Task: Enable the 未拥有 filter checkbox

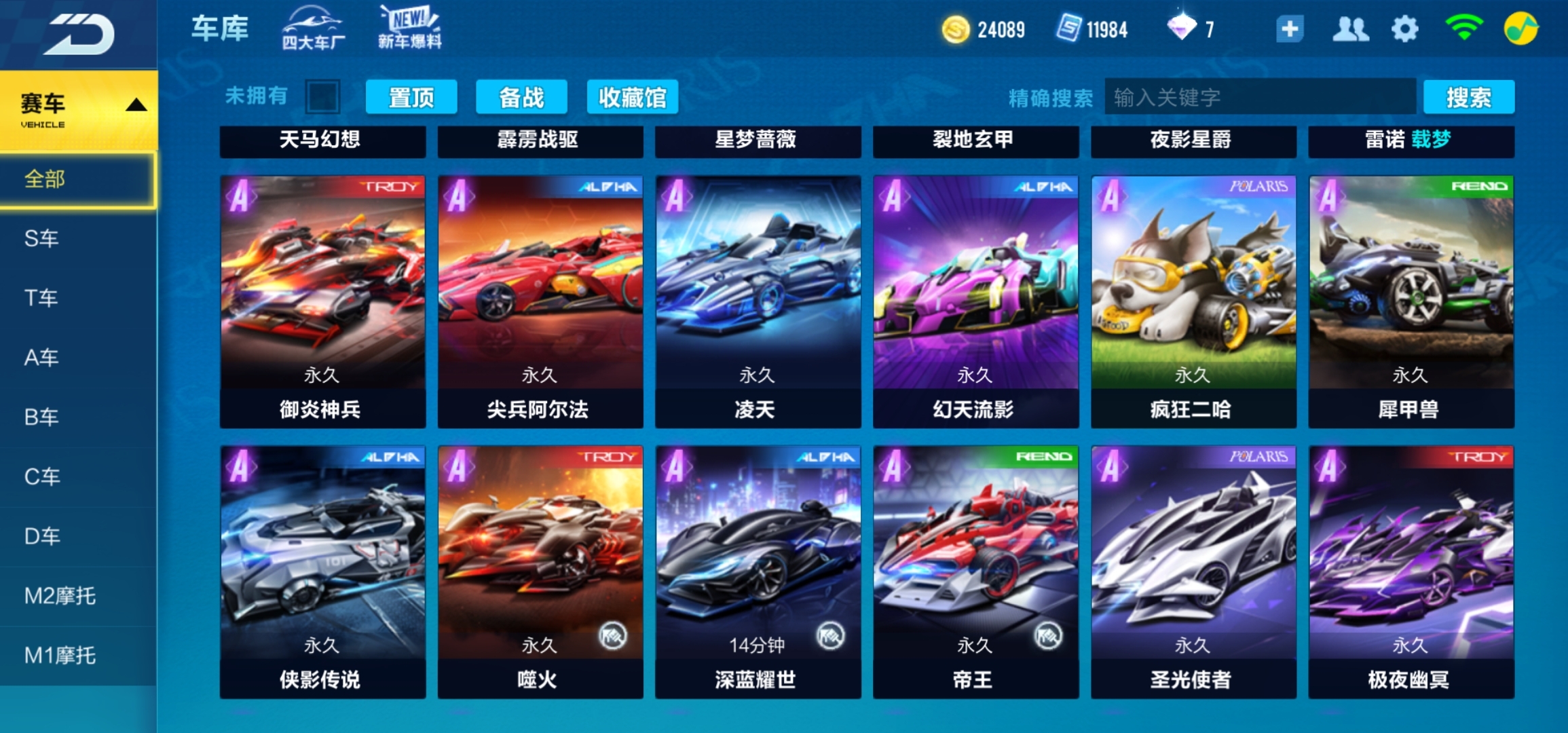Action: click(322, 96)
